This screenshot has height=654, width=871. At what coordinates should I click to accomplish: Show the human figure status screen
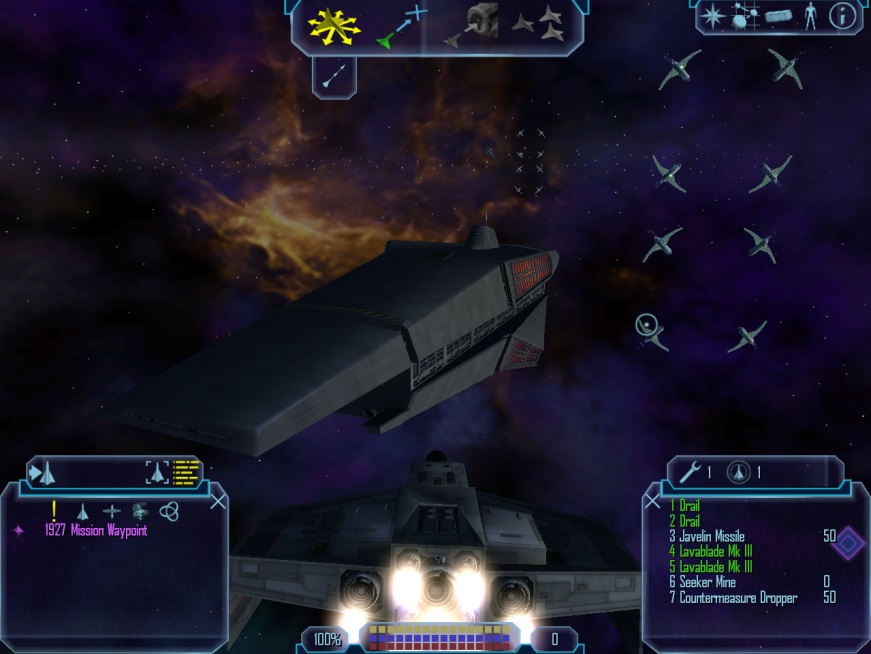(810, 16)
